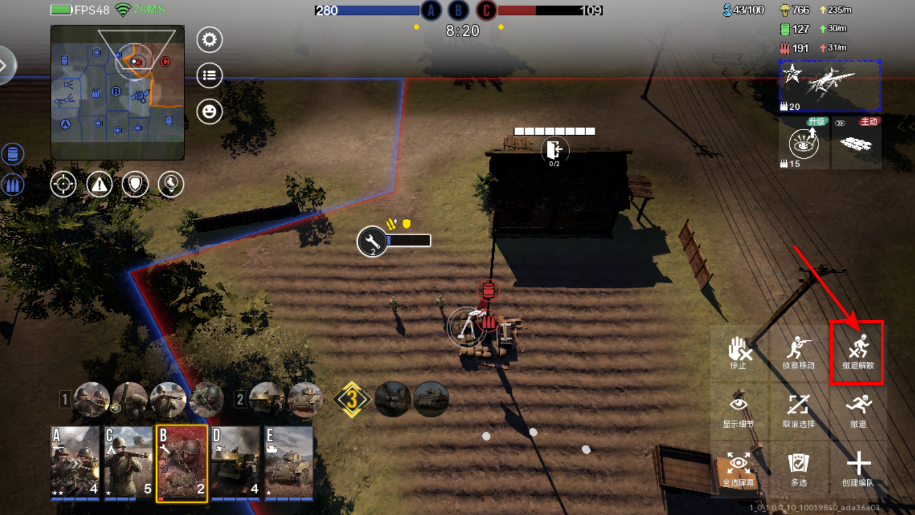
Task: Choose the 侦察移动 (scout move) command
Action: pos(798,350)
